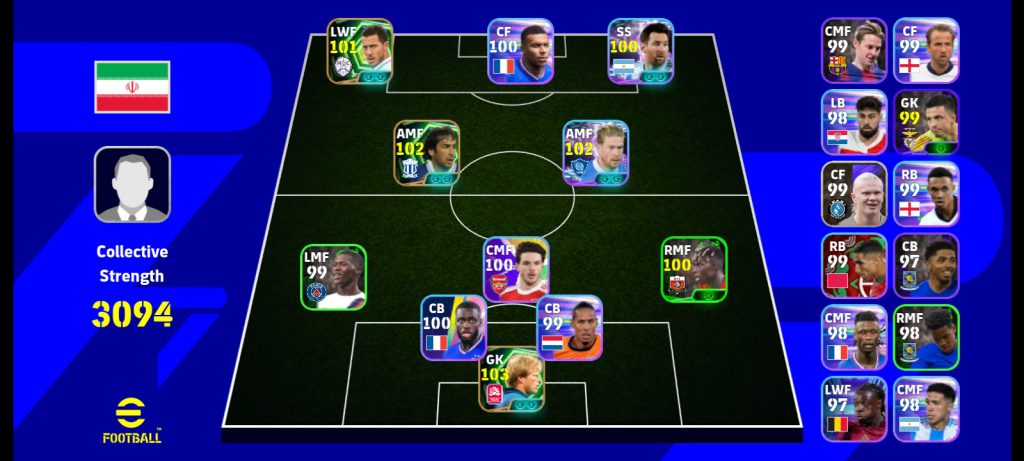The height and width of the screenshot is (461, 1024).
Task: Select the CMF 100 midfielder card
Action: [x=516, y=269]
